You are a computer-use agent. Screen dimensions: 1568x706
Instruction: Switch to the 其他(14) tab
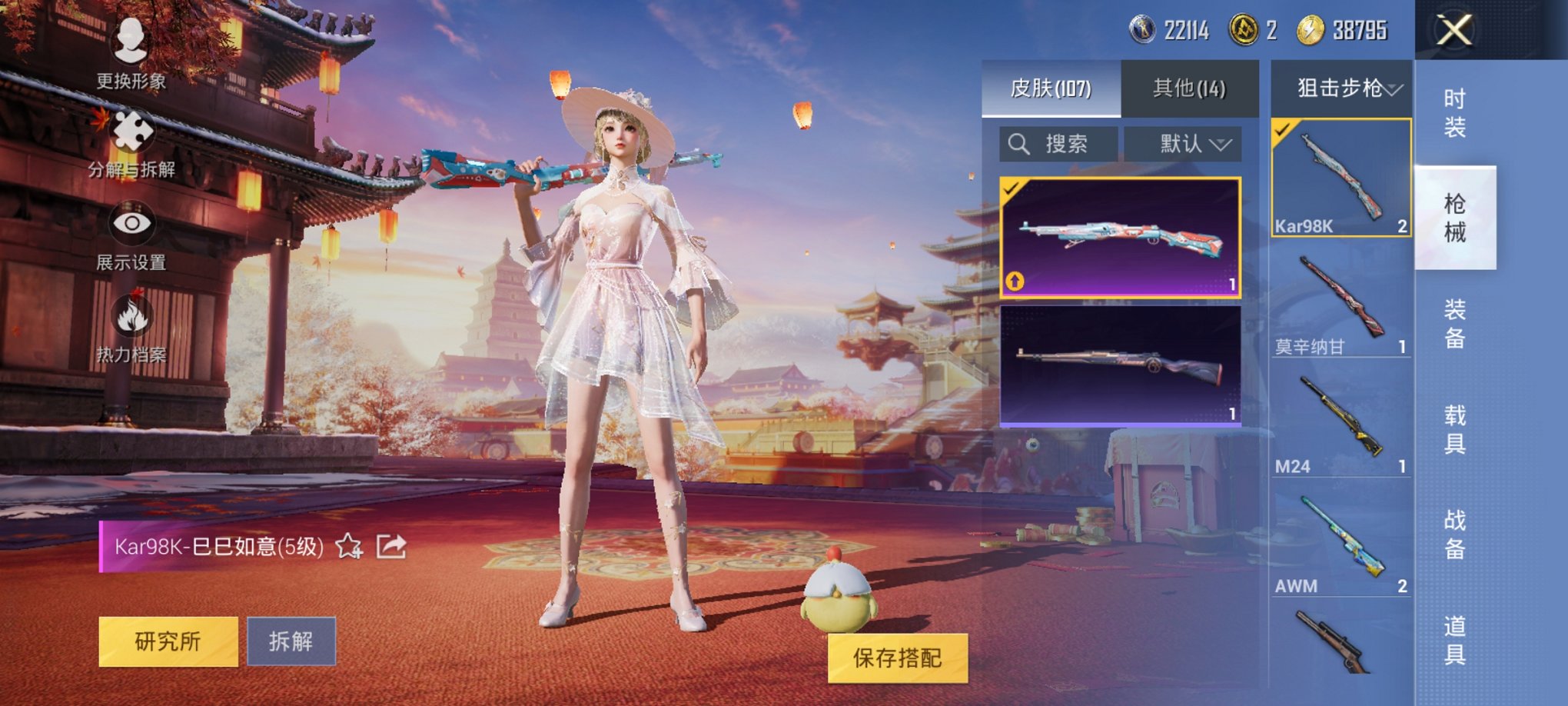point(1191,89)
